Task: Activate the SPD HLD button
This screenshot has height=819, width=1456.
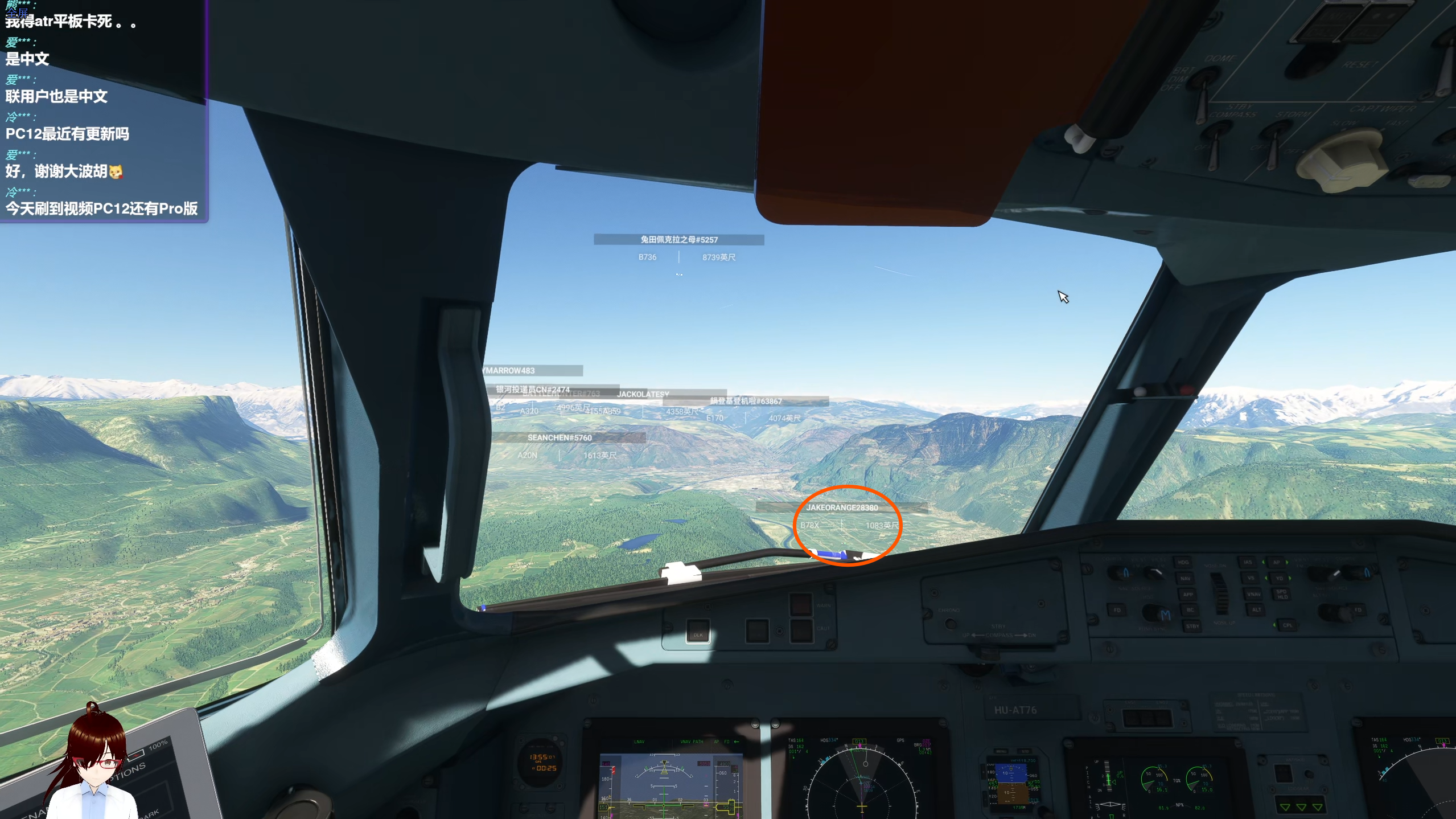Action: click(1282, 594)
